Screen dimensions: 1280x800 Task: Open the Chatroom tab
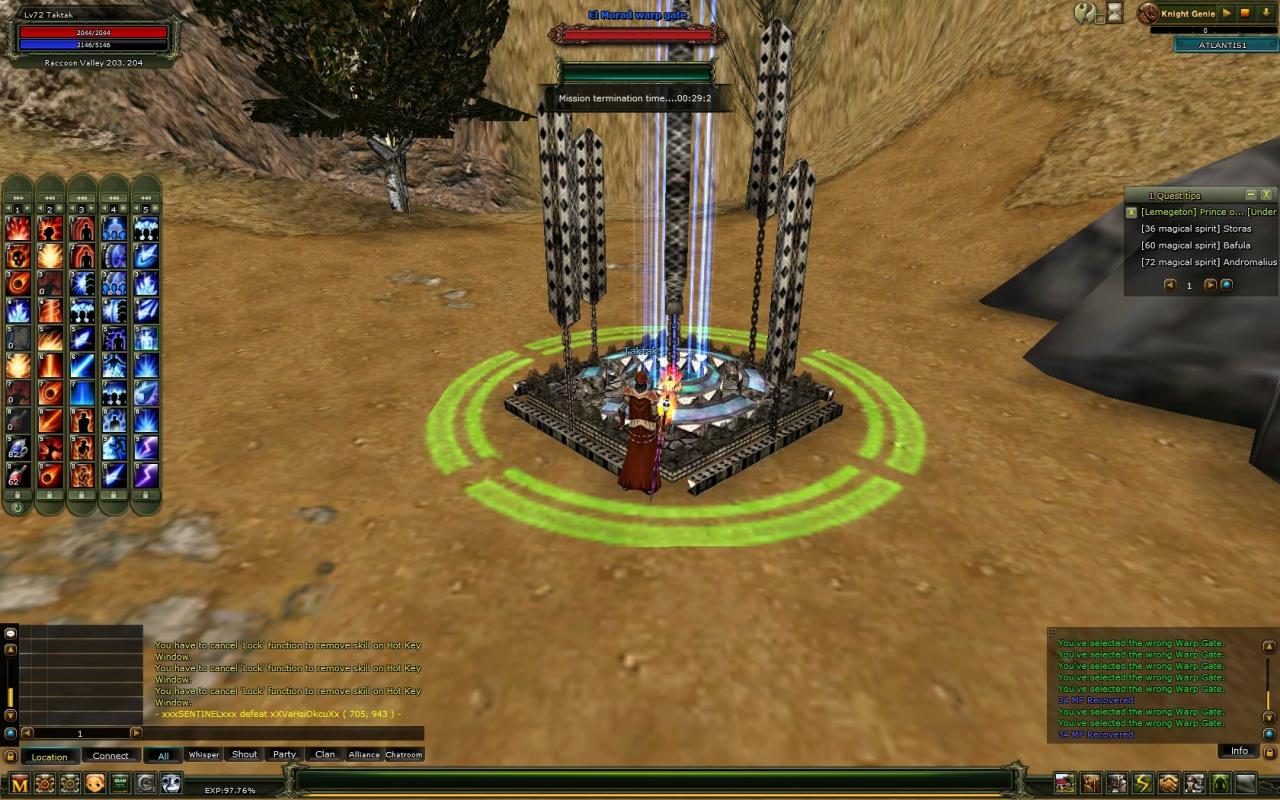[404, 755]
